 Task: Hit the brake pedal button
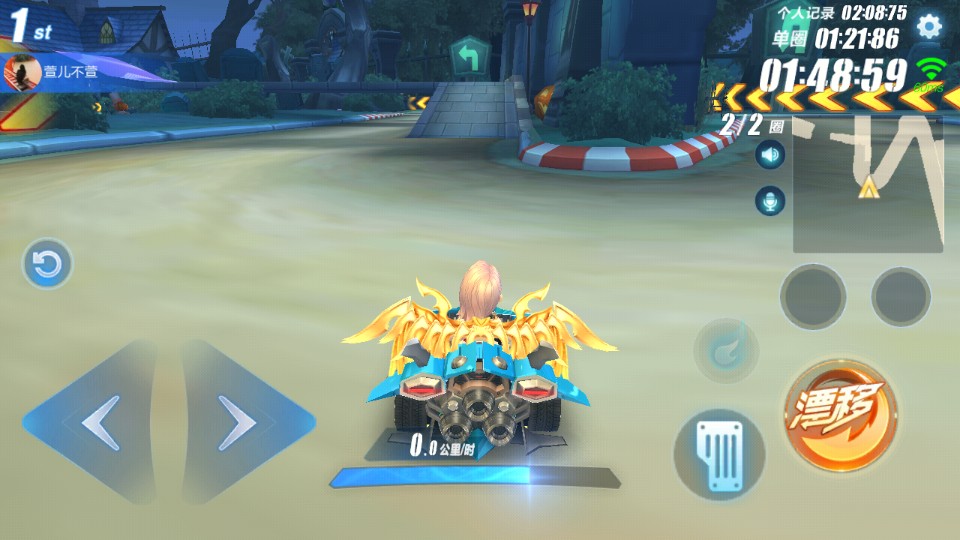[x=719, y=454]
